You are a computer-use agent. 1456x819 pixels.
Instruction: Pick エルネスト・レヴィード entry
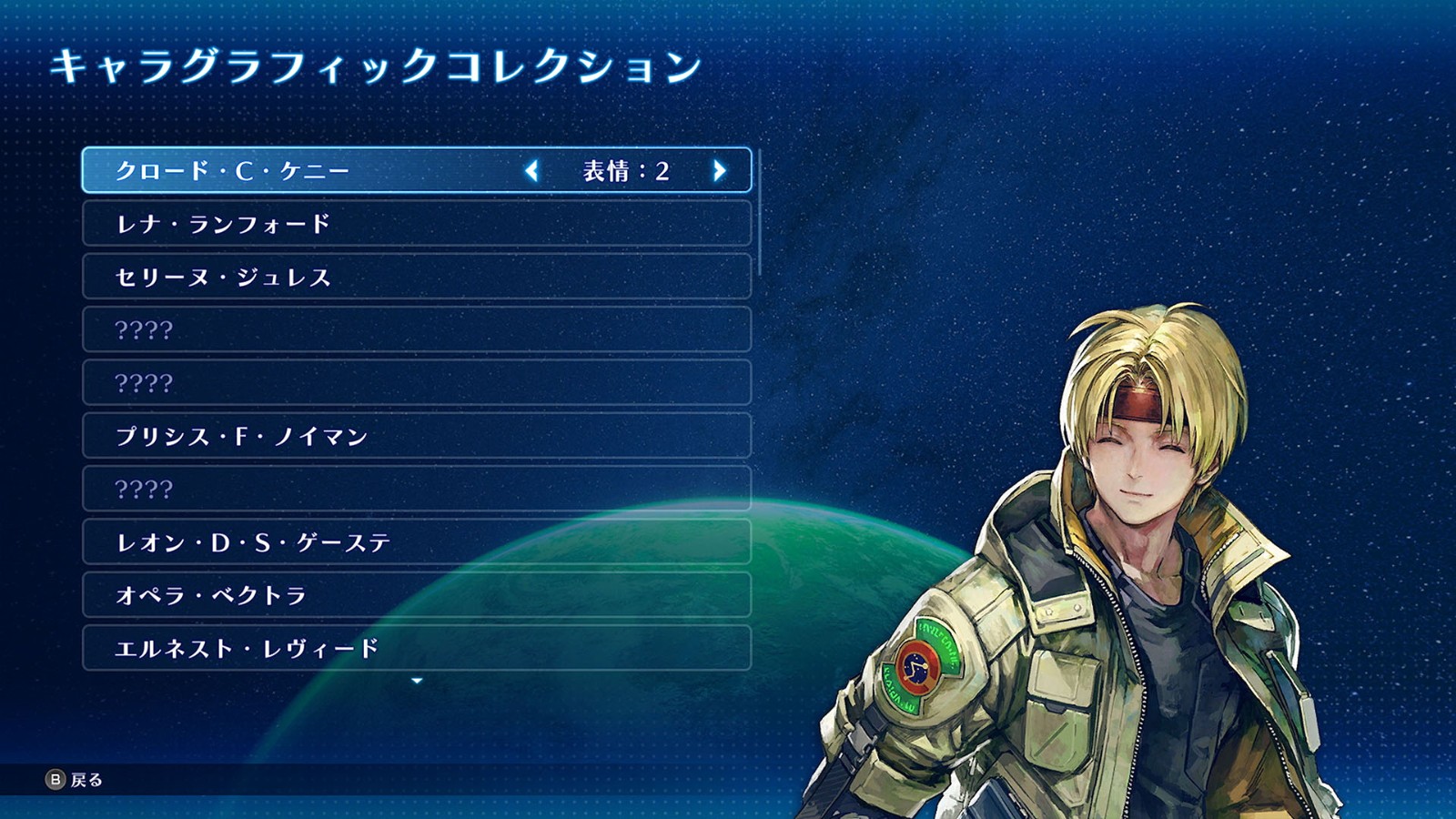[x=247, y=649]
